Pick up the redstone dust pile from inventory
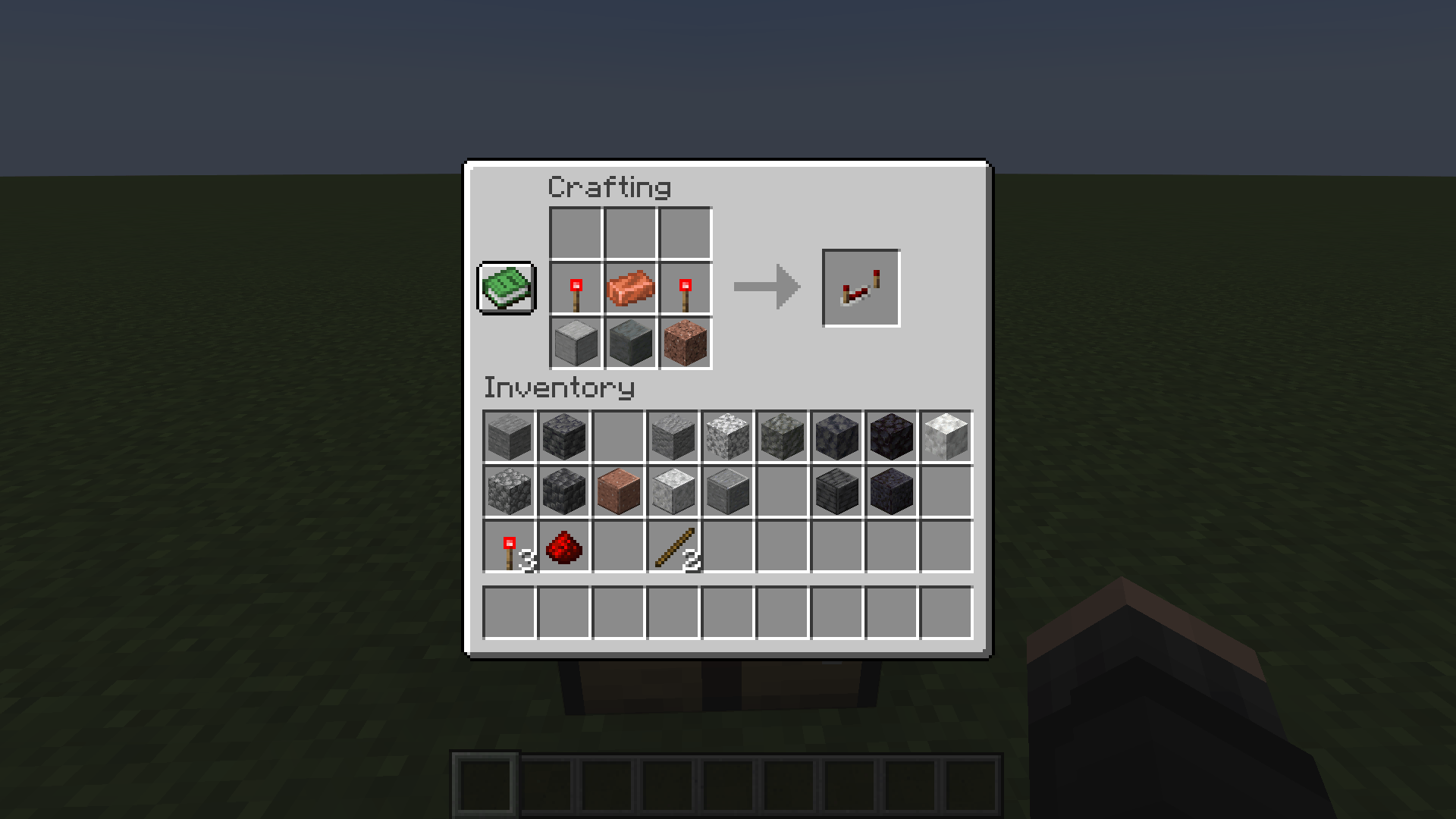The height and width of the screenshot is (819, 1456). click(563, 545)
